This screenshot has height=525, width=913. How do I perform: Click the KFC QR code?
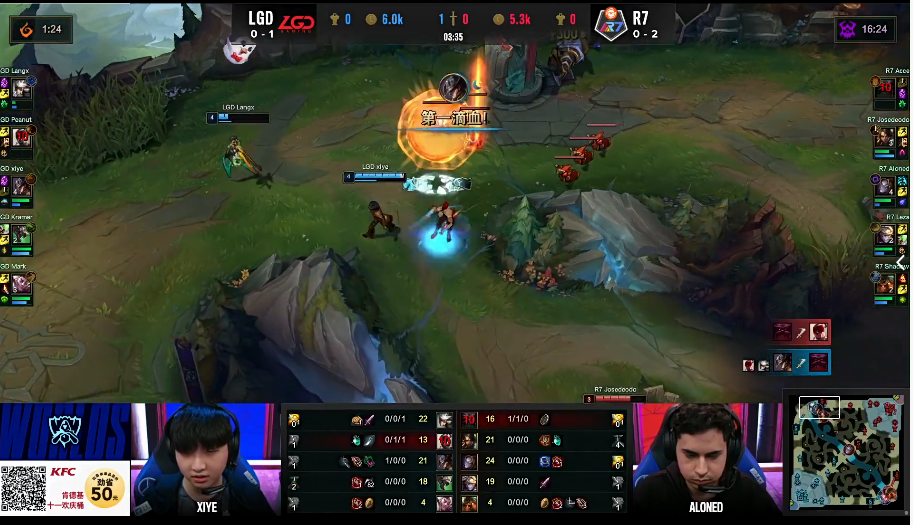(23, 490)
